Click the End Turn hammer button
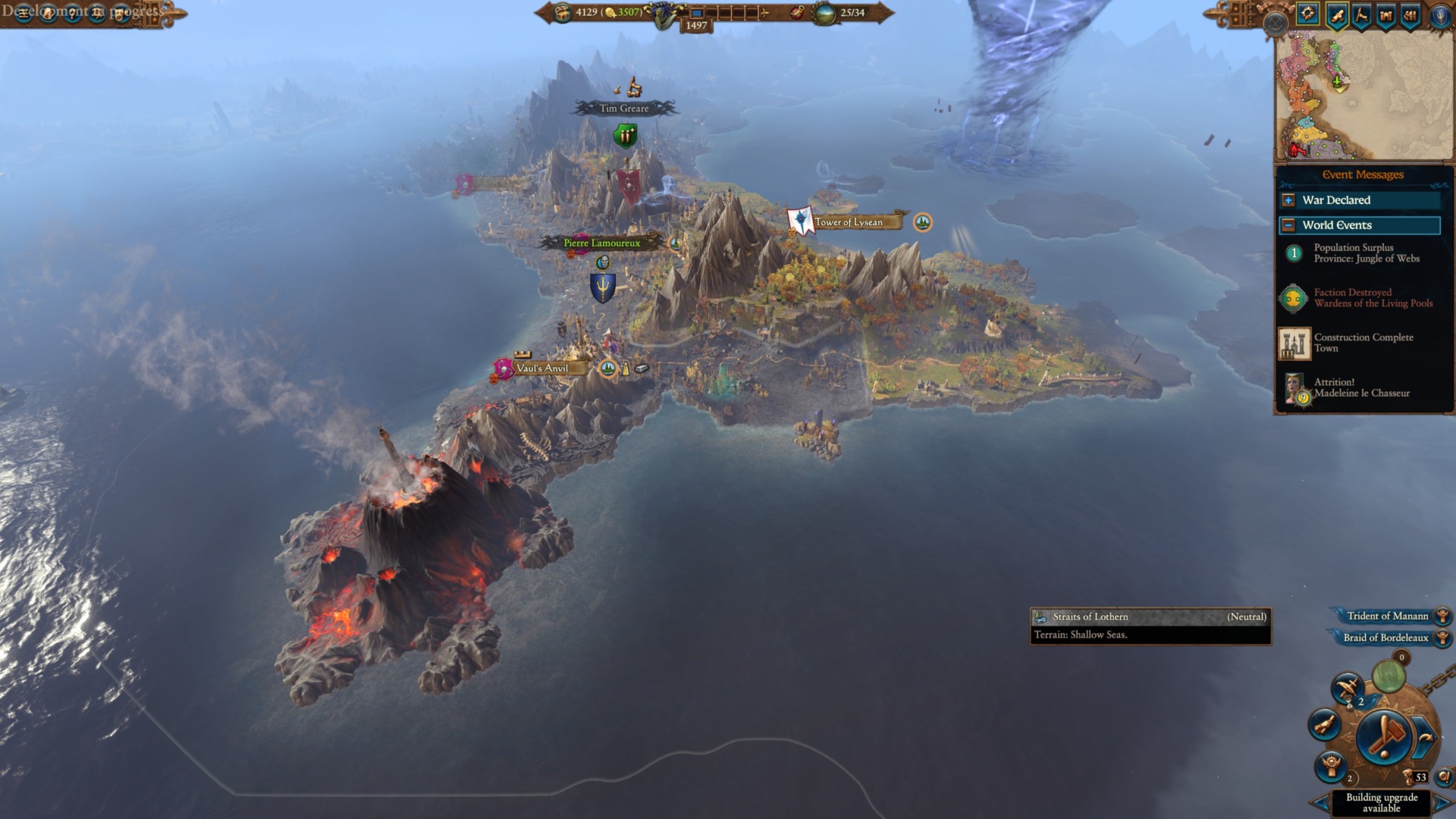This screenshot has width=1456, height=819. click(1384, 736)
